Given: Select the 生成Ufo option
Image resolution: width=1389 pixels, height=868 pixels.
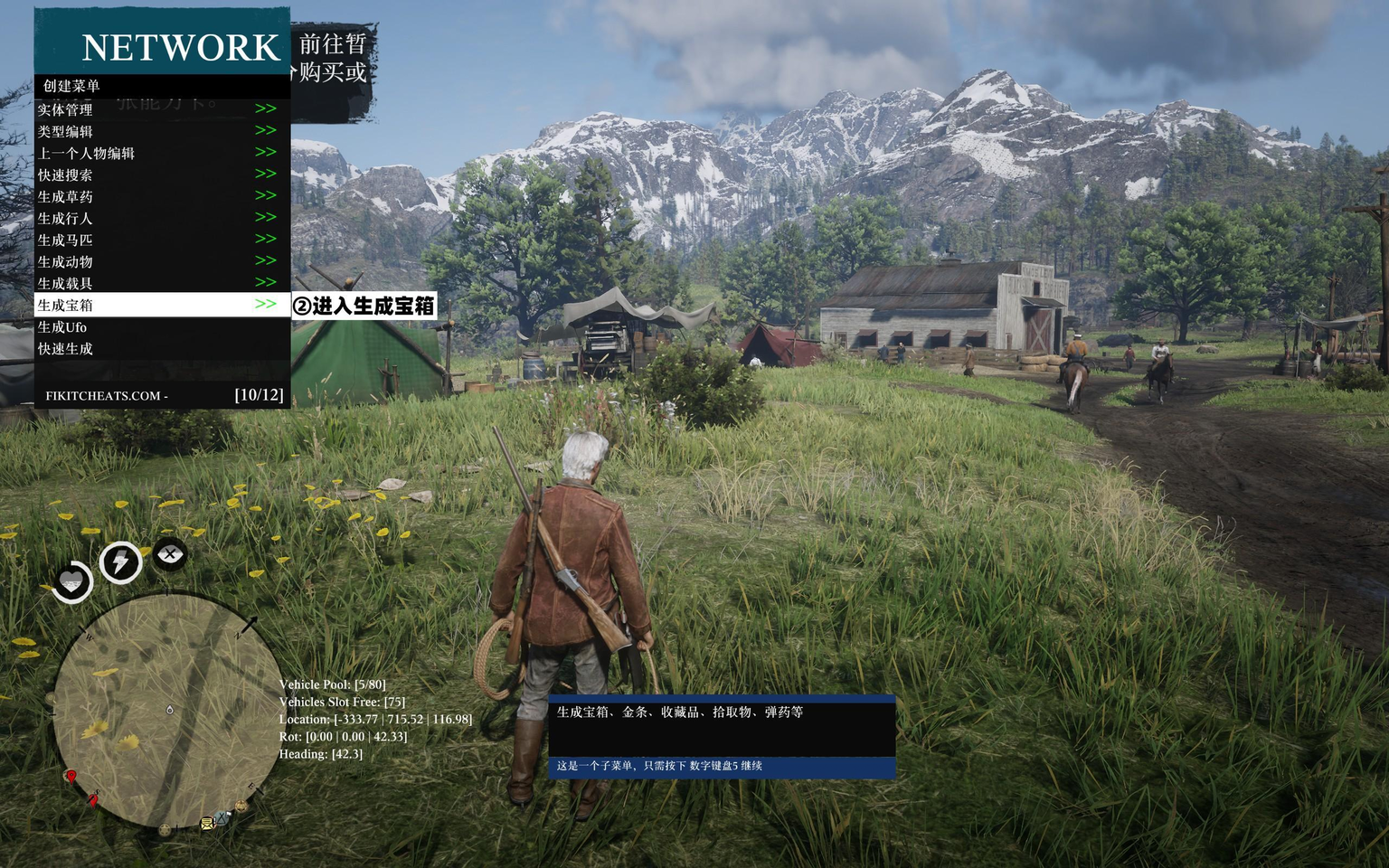Looking at the screenshot, I should point(62,326).
